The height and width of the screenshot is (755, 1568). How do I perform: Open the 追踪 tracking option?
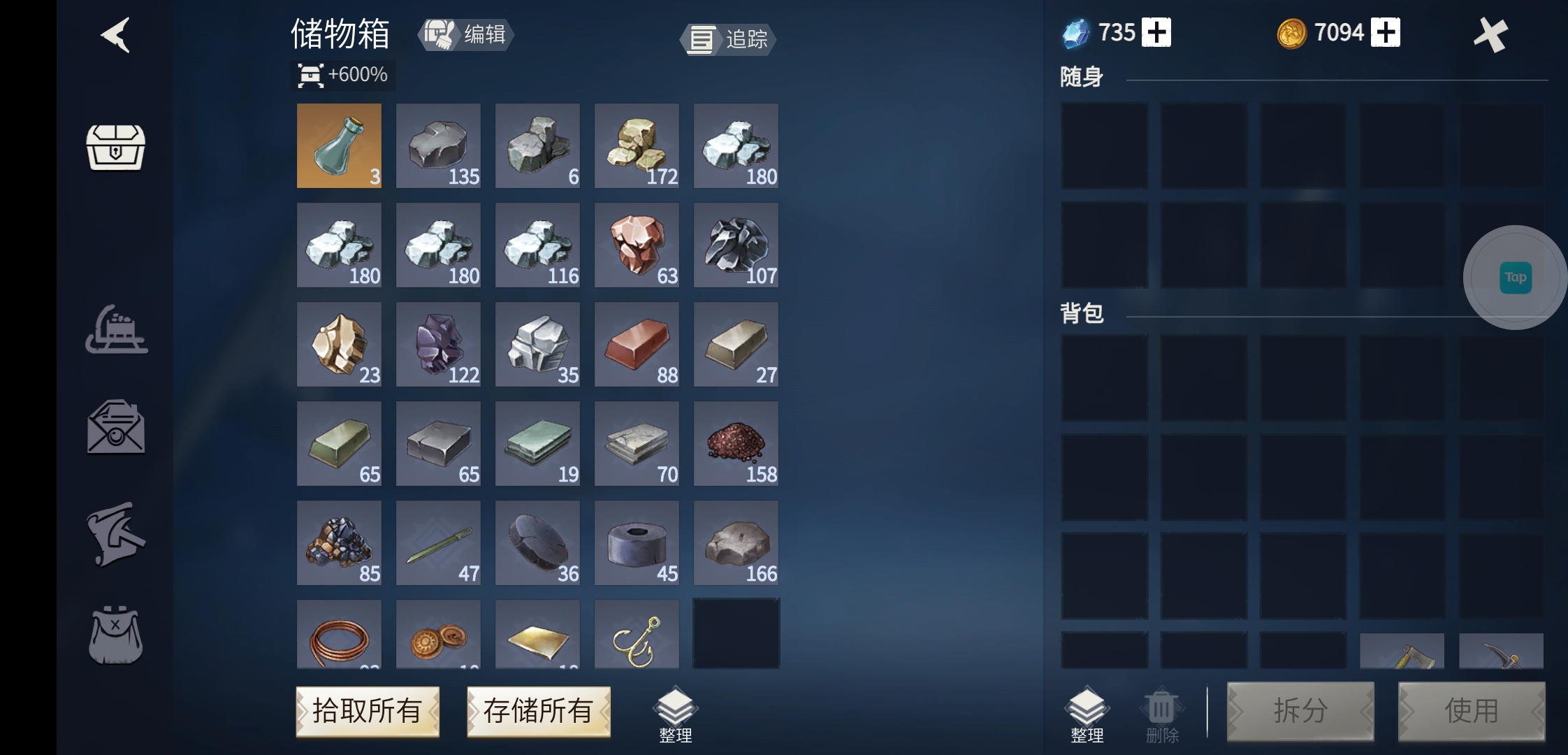[727, 40]
